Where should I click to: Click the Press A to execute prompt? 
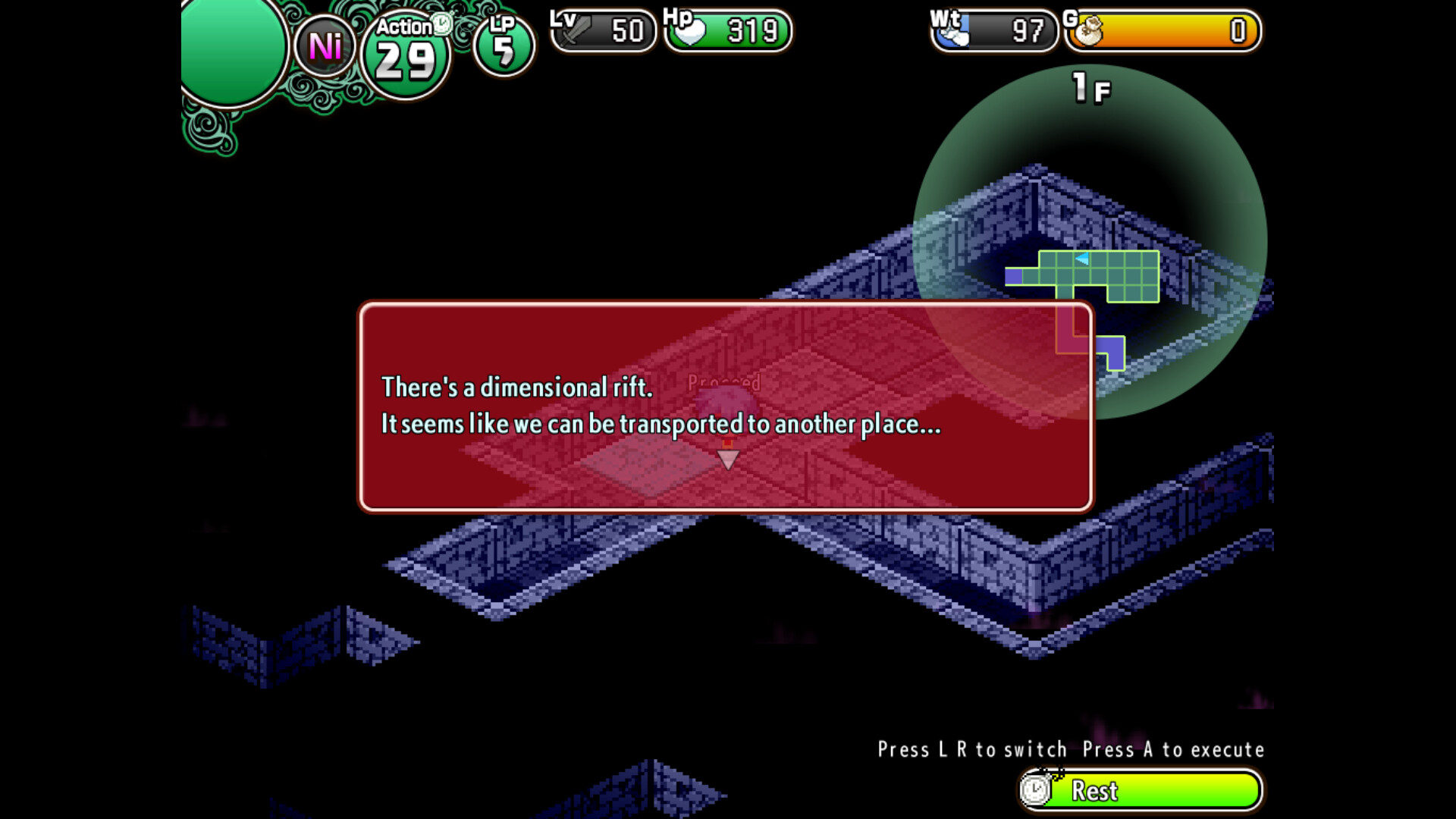(1172, 749)
